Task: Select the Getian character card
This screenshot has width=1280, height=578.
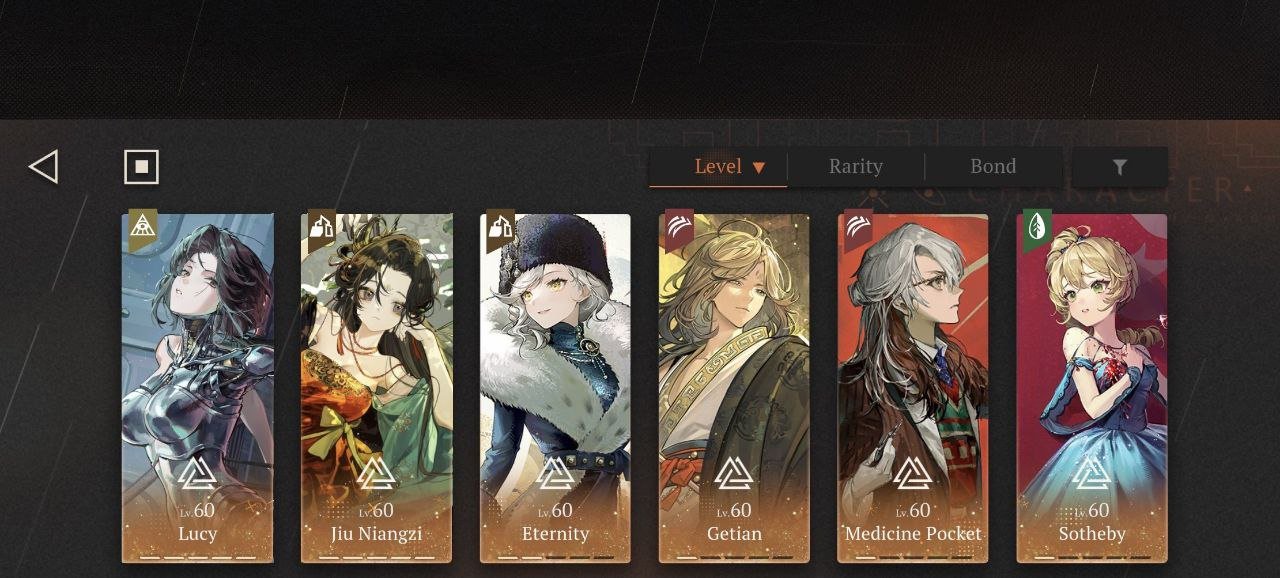Action: (x=735, y=388)
